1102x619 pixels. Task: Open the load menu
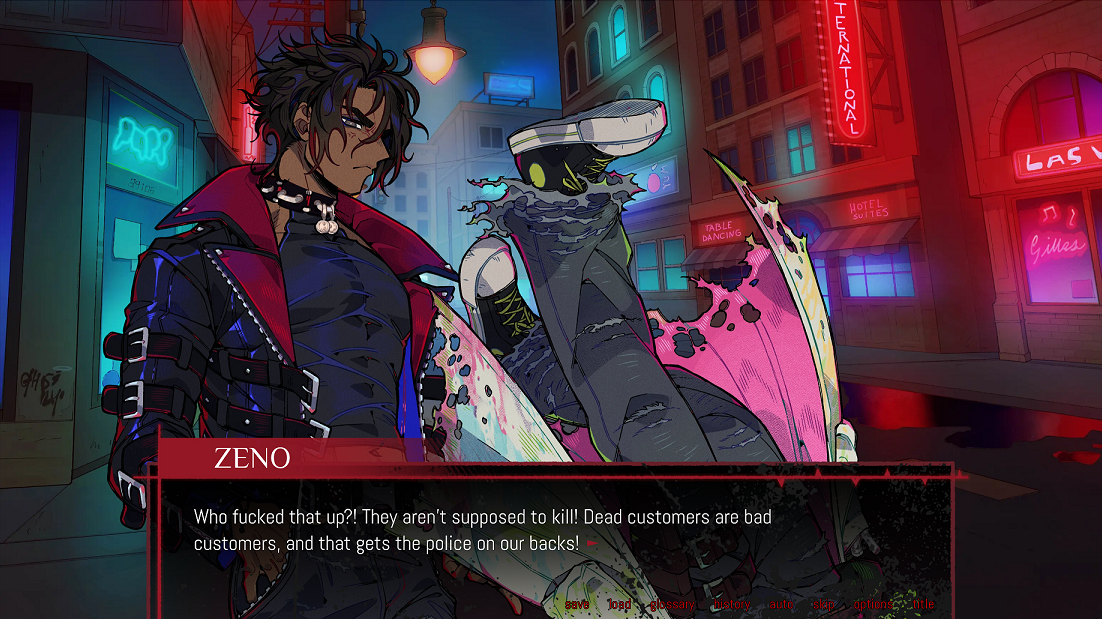pos(619,604)
